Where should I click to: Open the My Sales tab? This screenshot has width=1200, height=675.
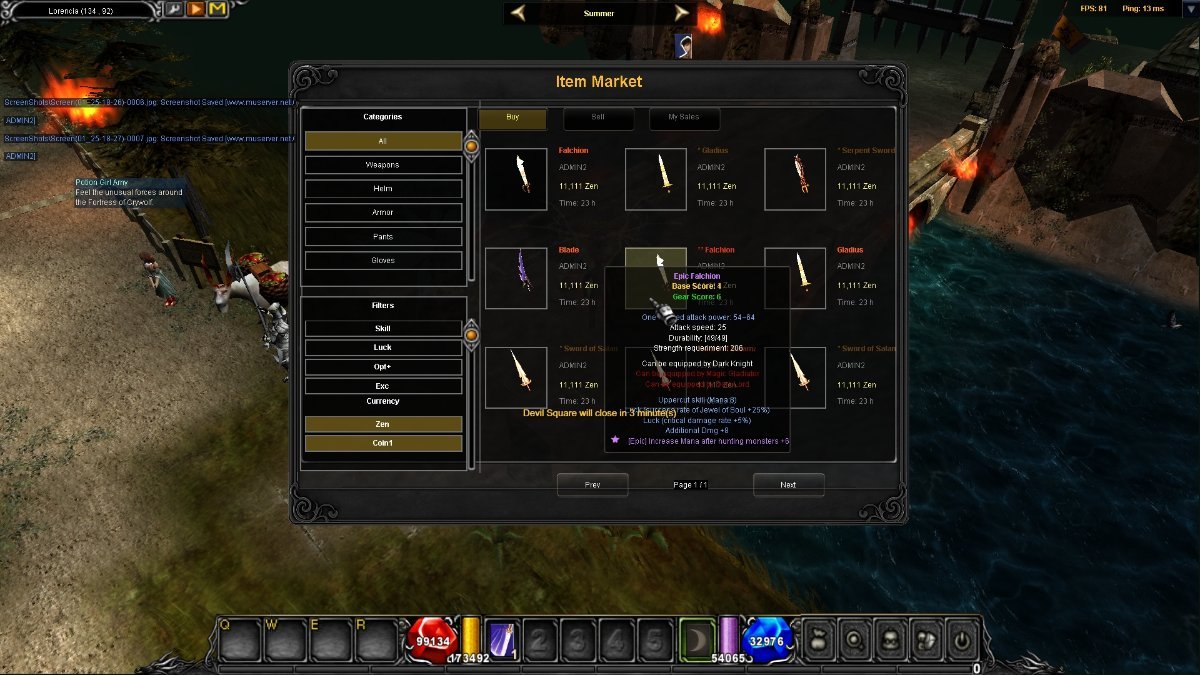(x=684, y=118)
